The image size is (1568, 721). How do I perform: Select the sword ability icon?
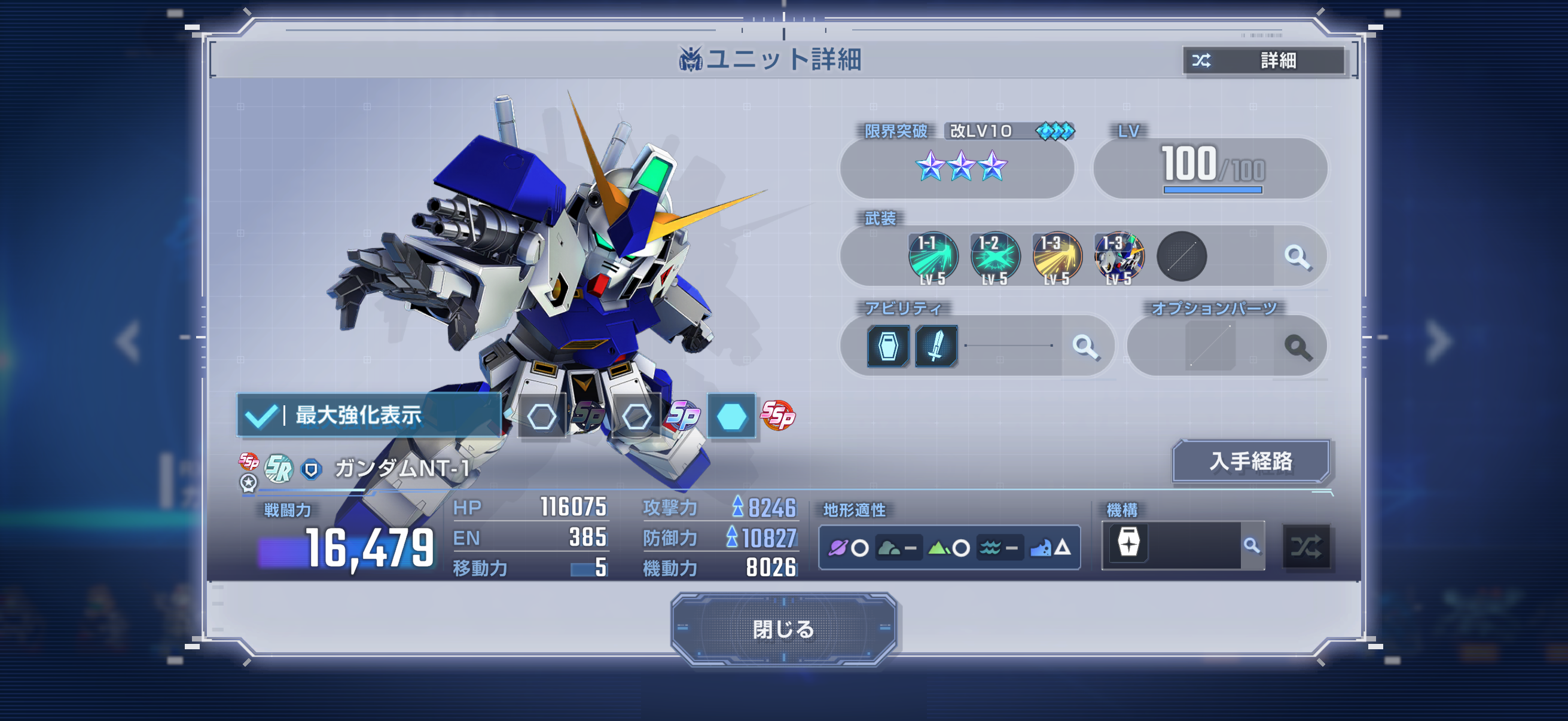pyautogui.click(x=936, y=347)
